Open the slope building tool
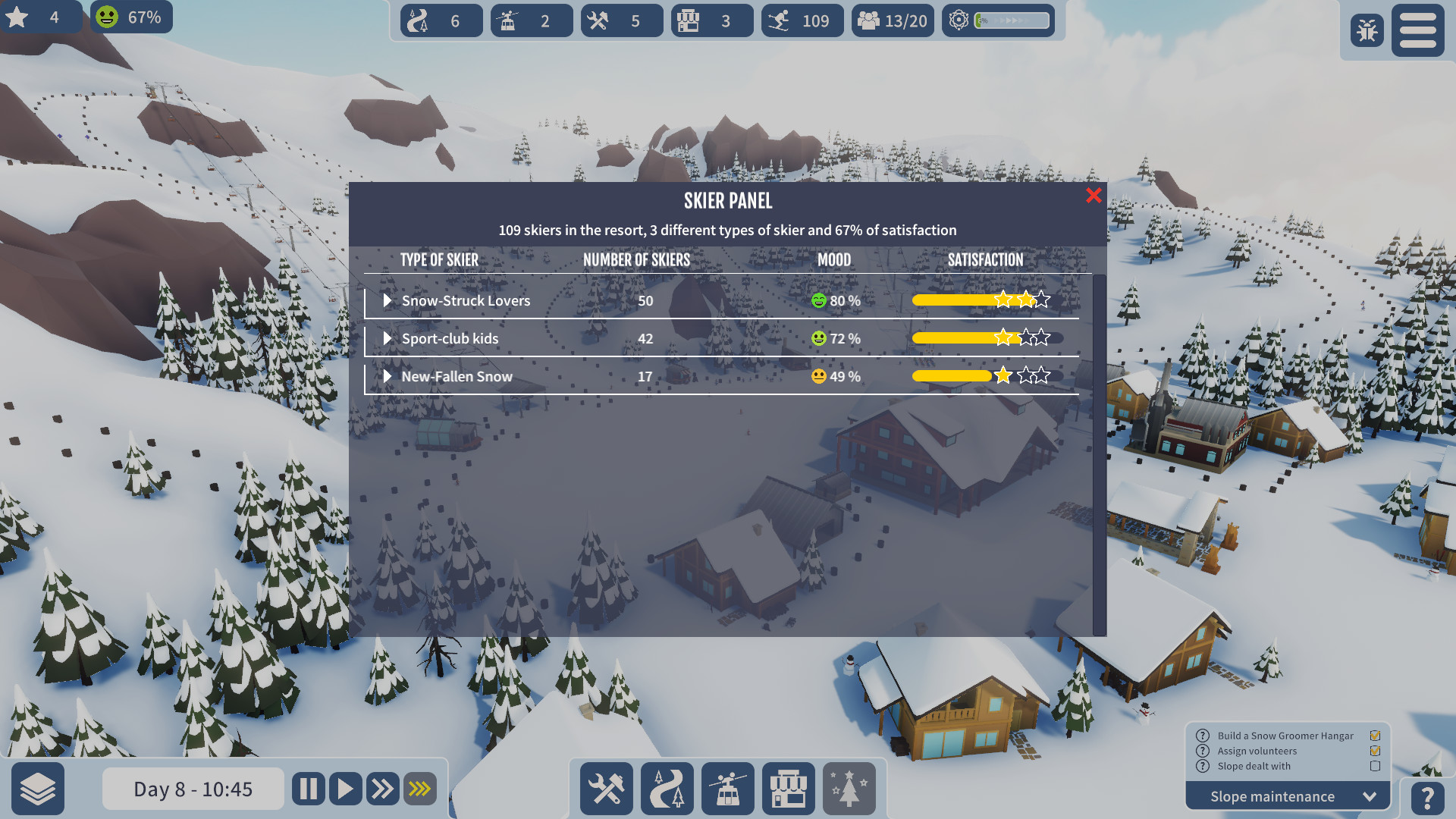Image resolution: width=1456 pixels, height=819 pixels. (x=667, y=789)
